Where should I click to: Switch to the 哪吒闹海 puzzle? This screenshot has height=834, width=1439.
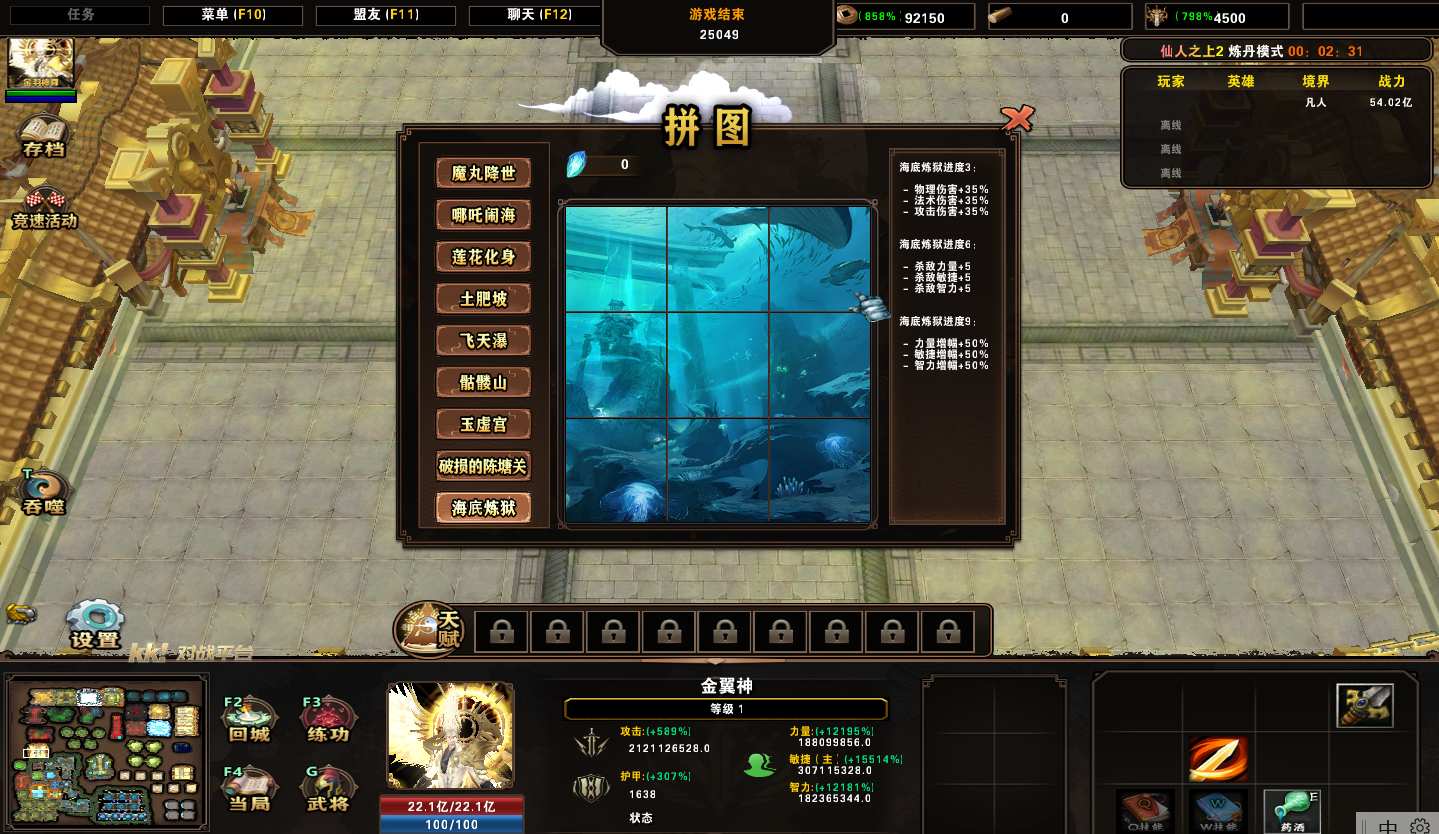483,215
